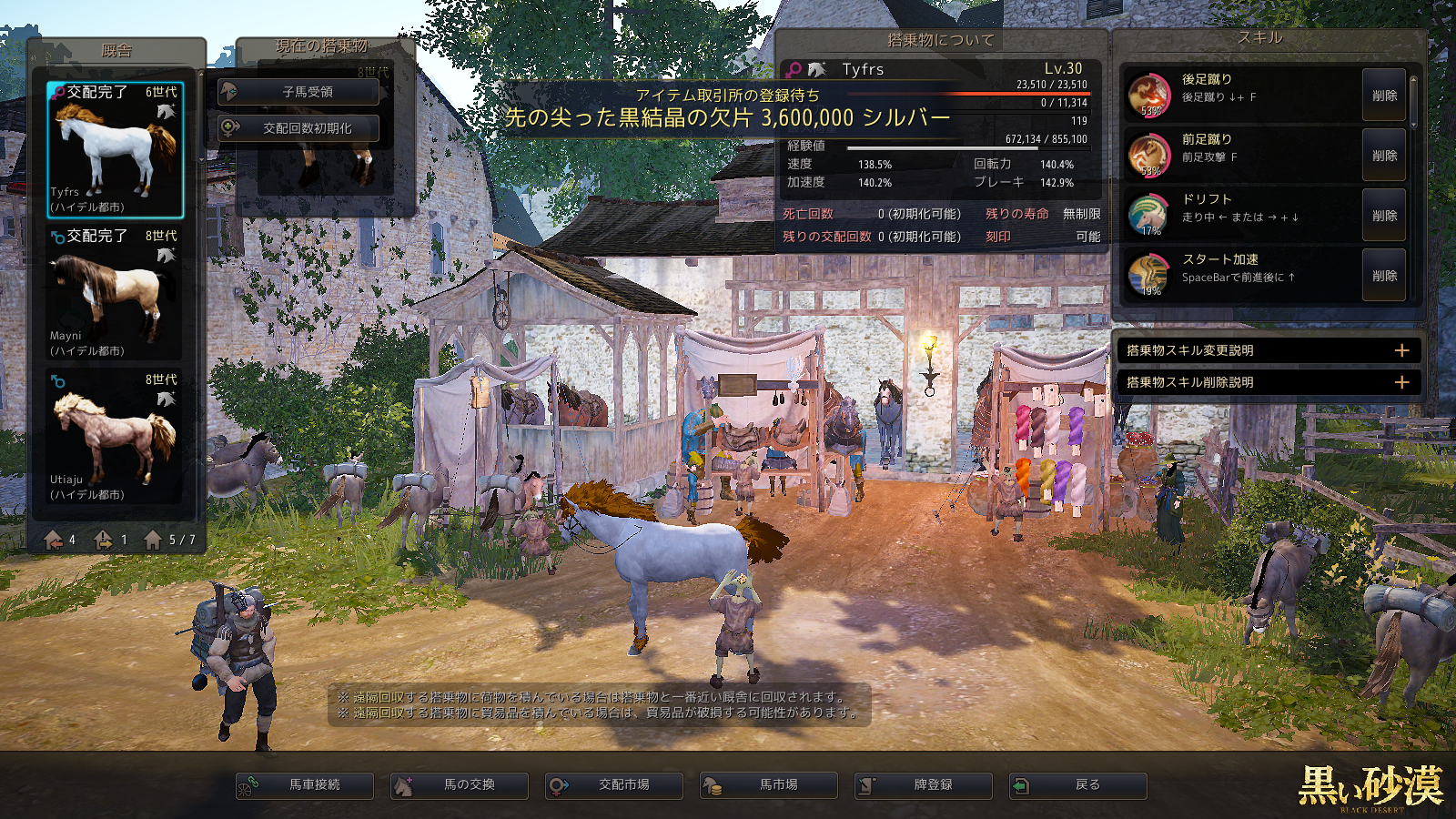This screenshot has width=1456, height=819.
Task: Click the 牌登録 button
Action: [x=924, y=785]
